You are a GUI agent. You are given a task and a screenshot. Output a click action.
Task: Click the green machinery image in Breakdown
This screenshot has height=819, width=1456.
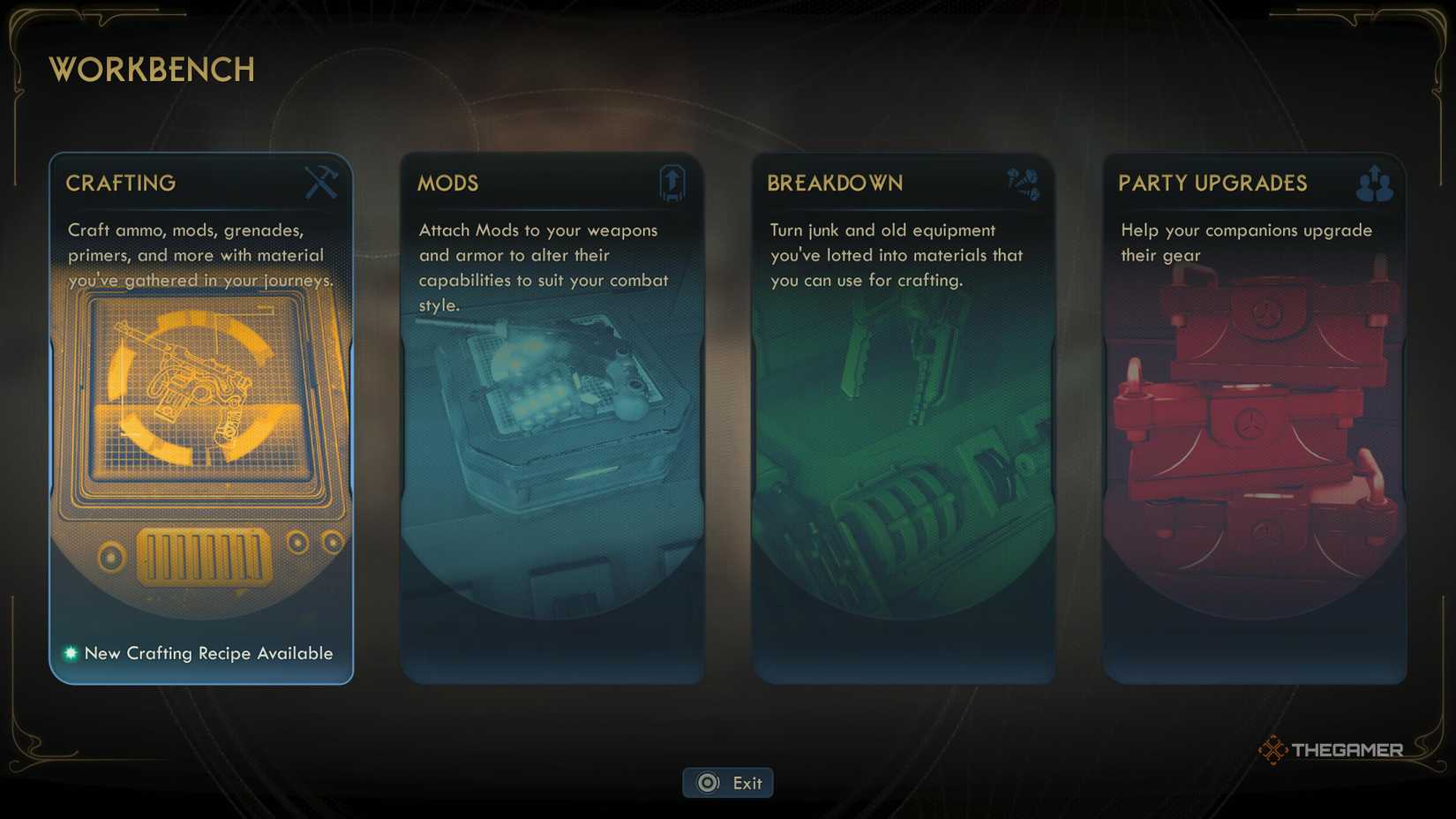point(904,459)
